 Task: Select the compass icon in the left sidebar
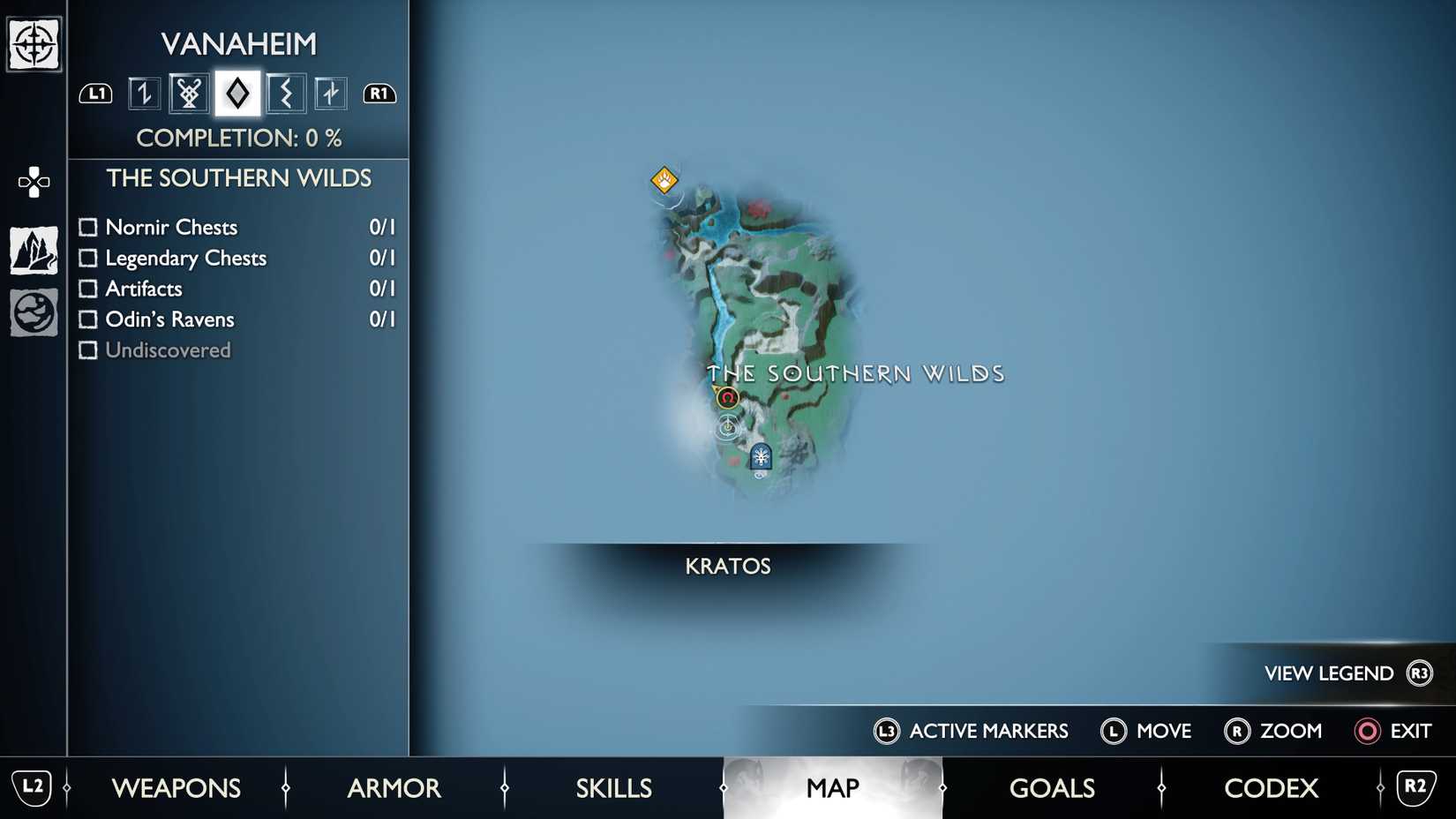tap(33, 42)
